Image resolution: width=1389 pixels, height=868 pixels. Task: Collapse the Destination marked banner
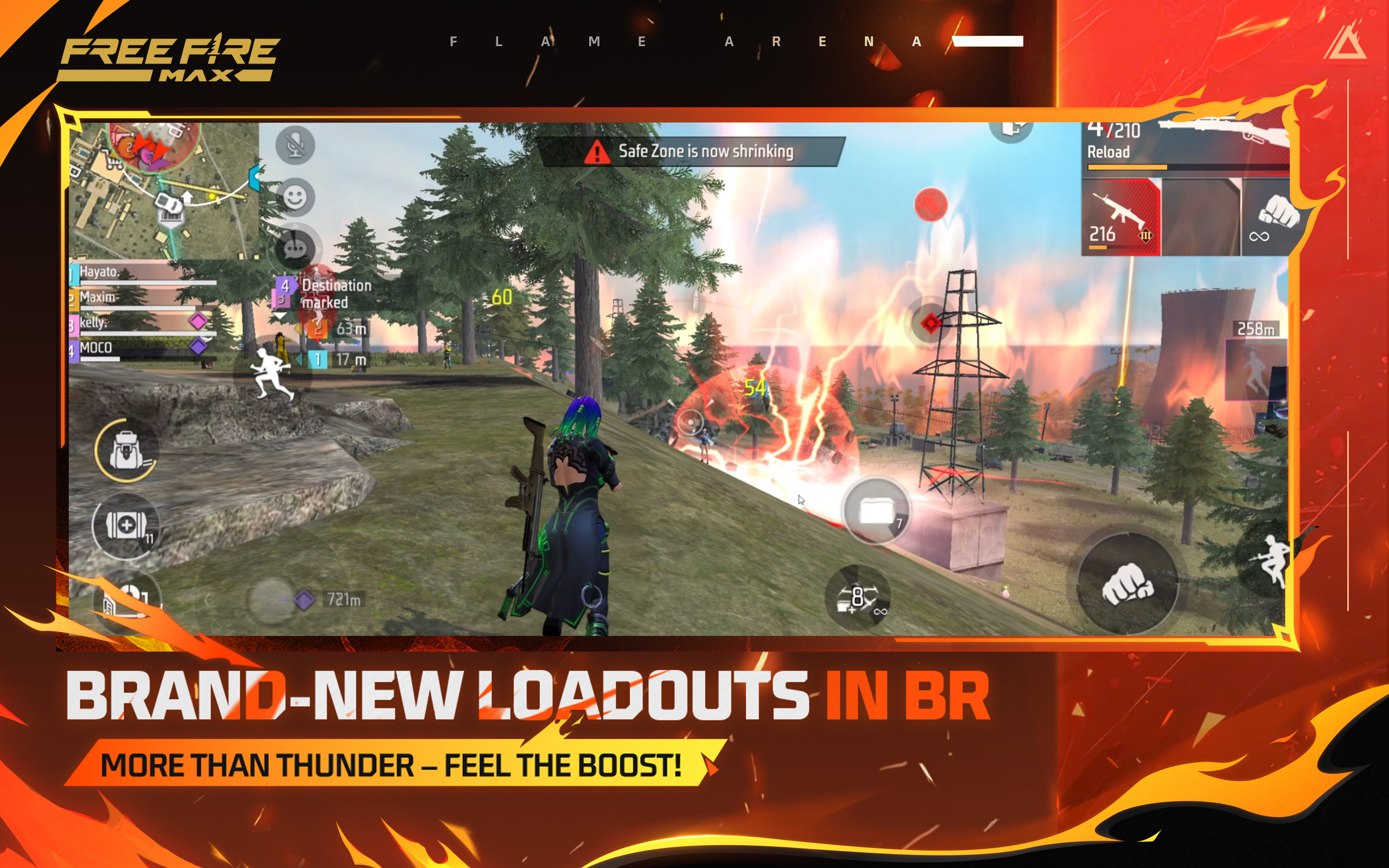[x=280, y=315]
